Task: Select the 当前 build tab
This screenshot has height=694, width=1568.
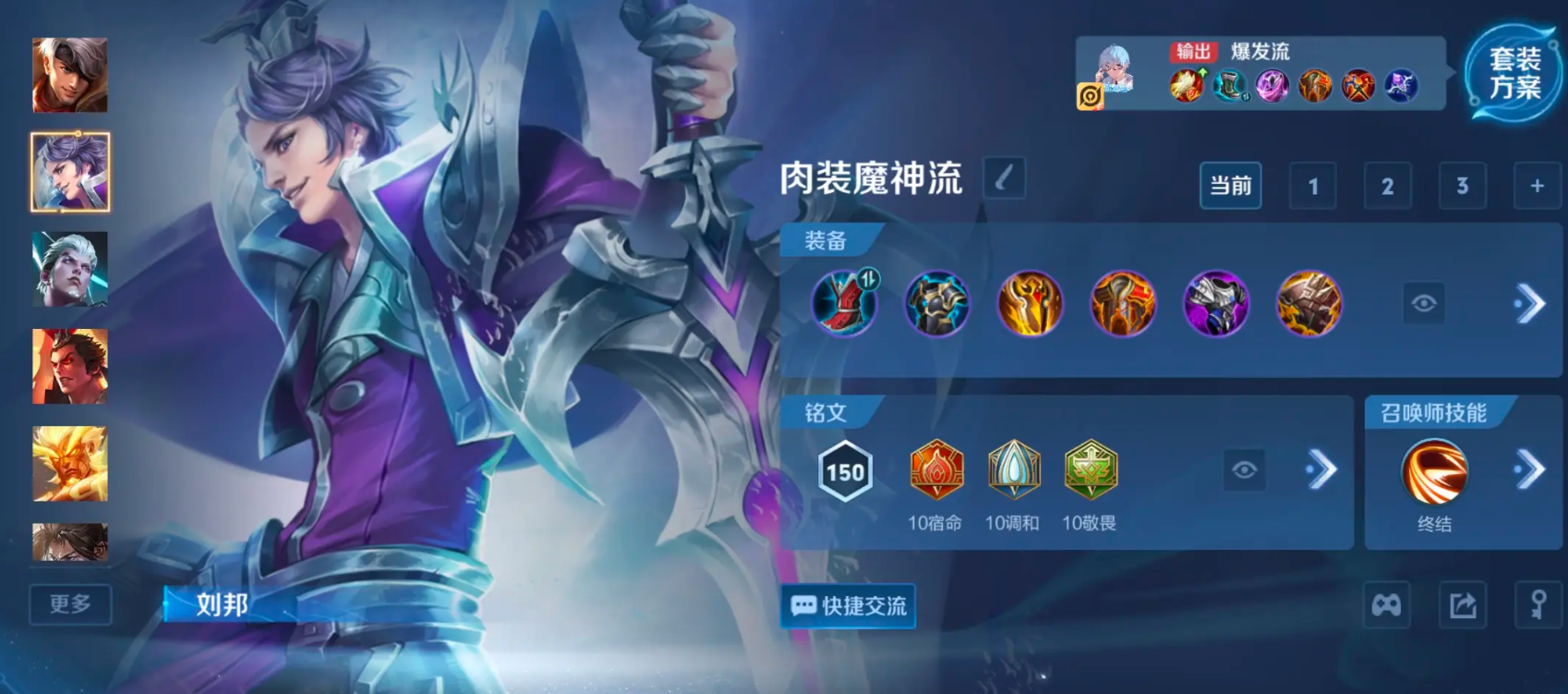Action: 1230,186
